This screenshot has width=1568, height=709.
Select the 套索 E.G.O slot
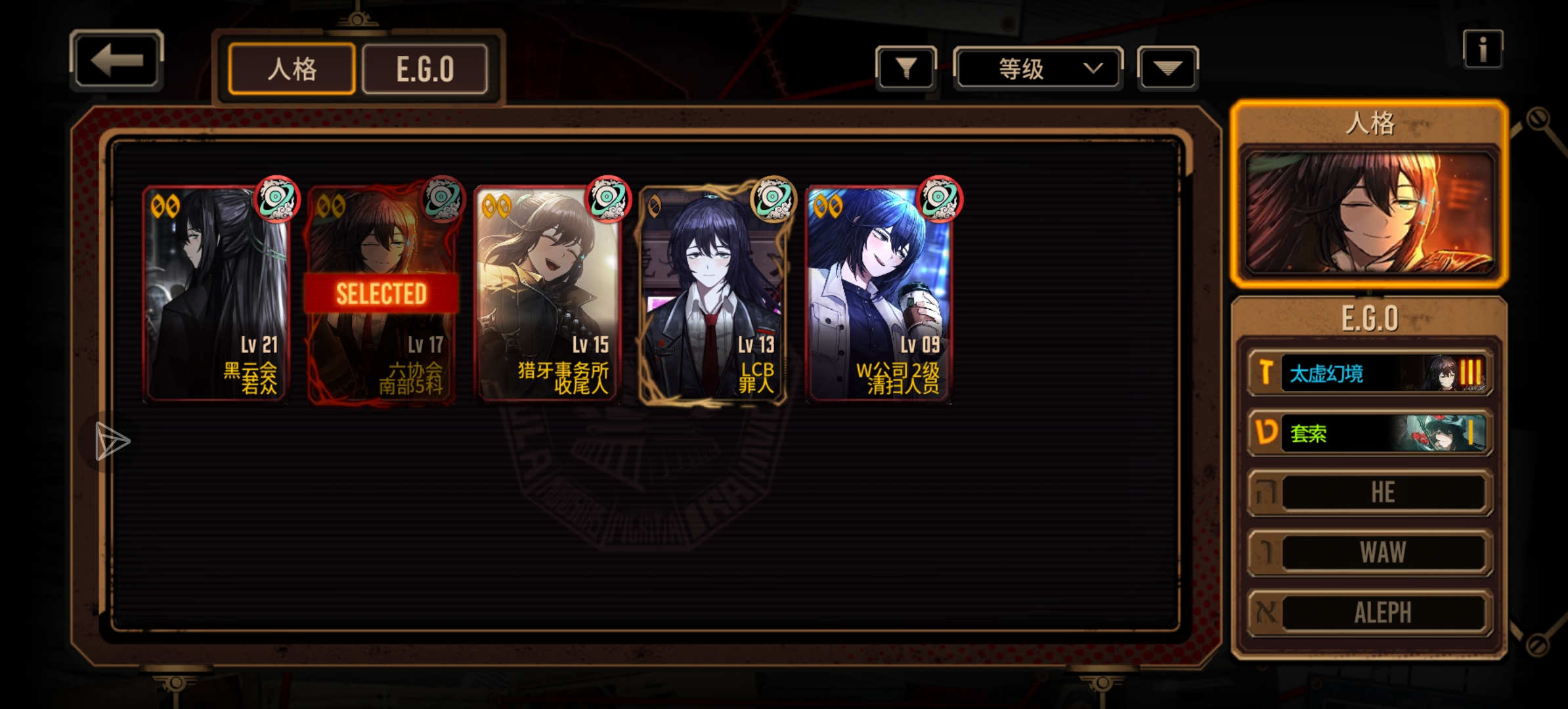pos(1370,433)
